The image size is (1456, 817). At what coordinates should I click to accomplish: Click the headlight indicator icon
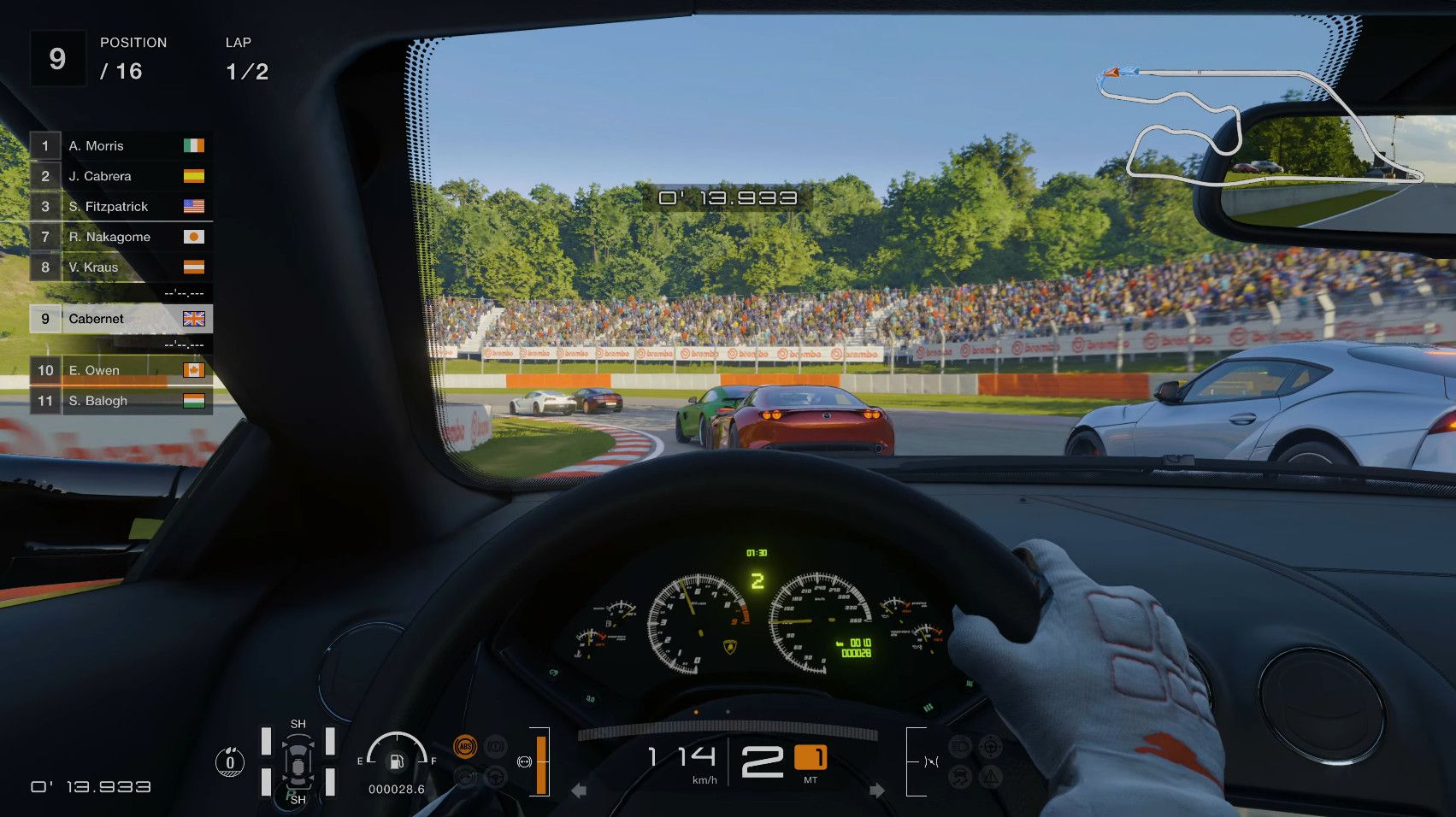point(960,747)
